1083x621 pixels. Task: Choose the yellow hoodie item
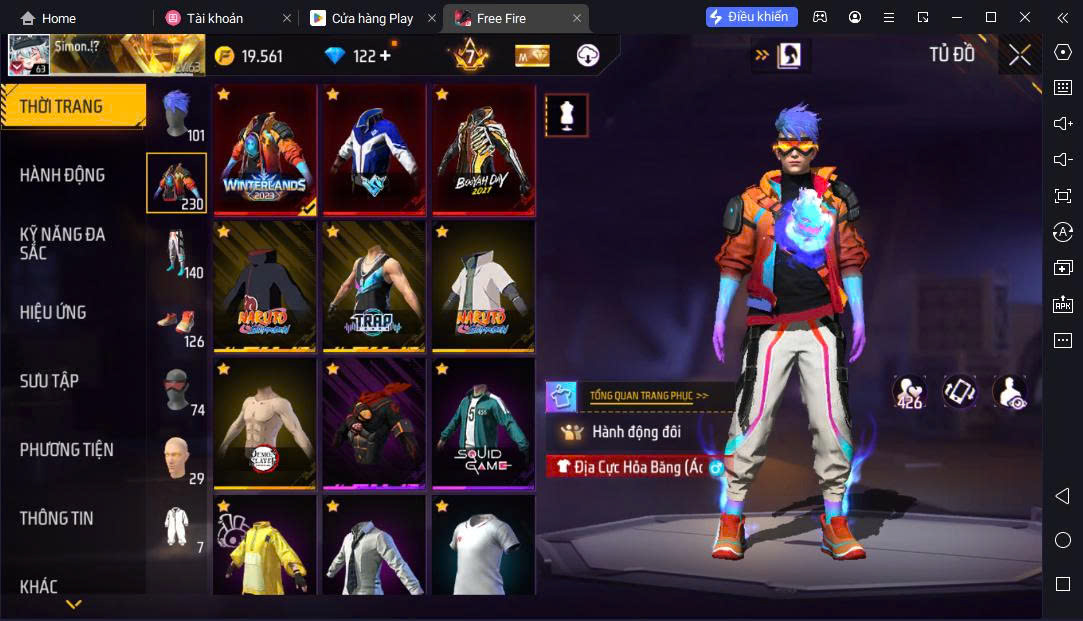pyautogui.click(x=265, y=548)
